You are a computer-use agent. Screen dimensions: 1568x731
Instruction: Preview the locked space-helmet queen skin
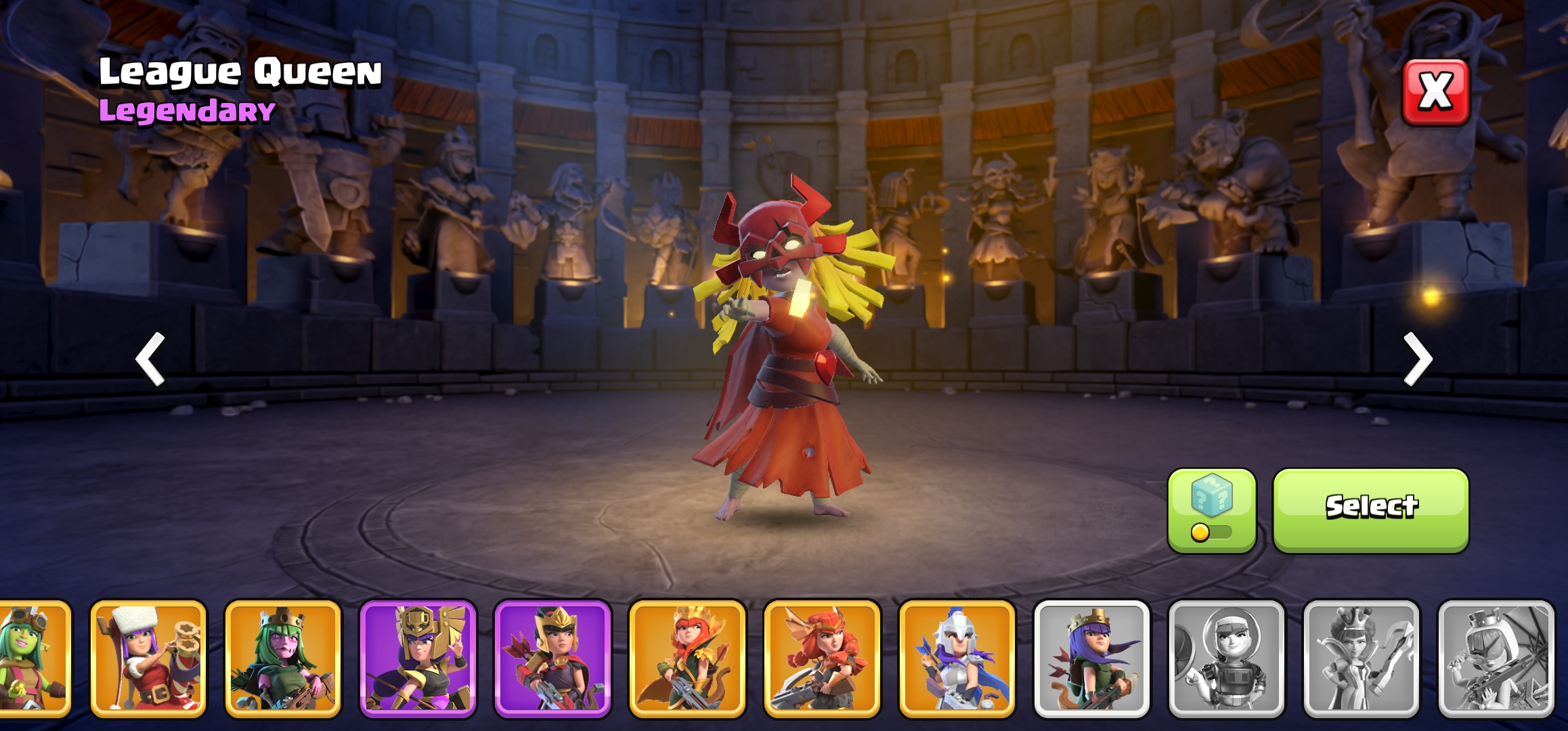1226,659
